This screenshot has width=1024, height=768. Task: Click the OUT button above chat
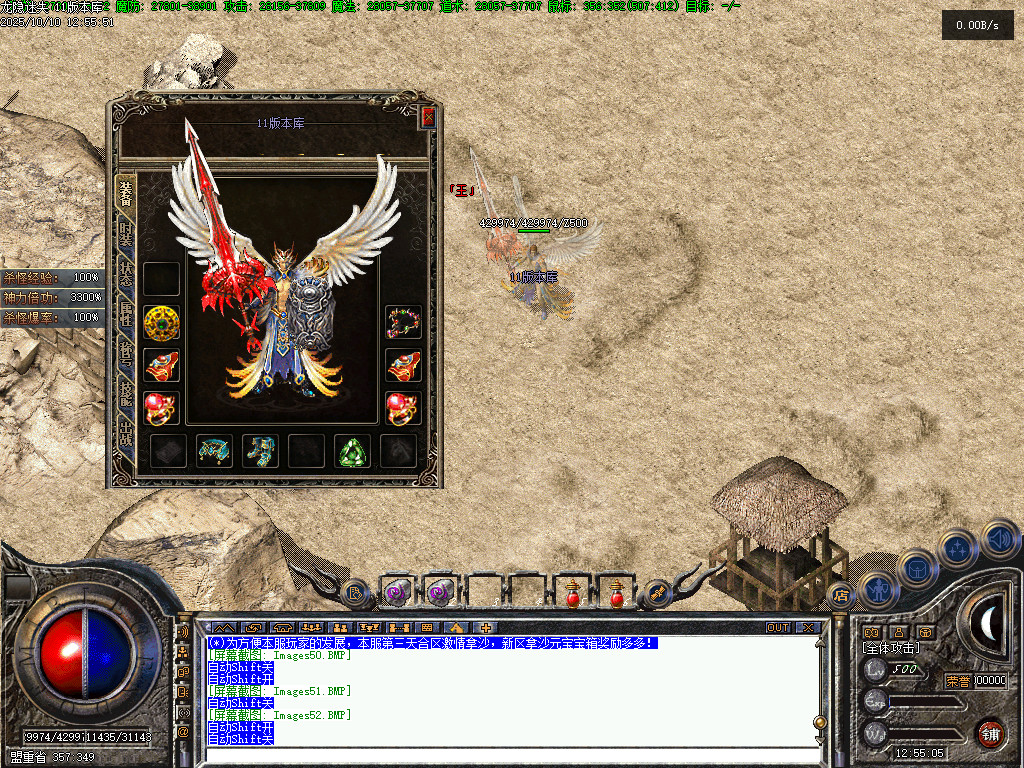[778, 628]
